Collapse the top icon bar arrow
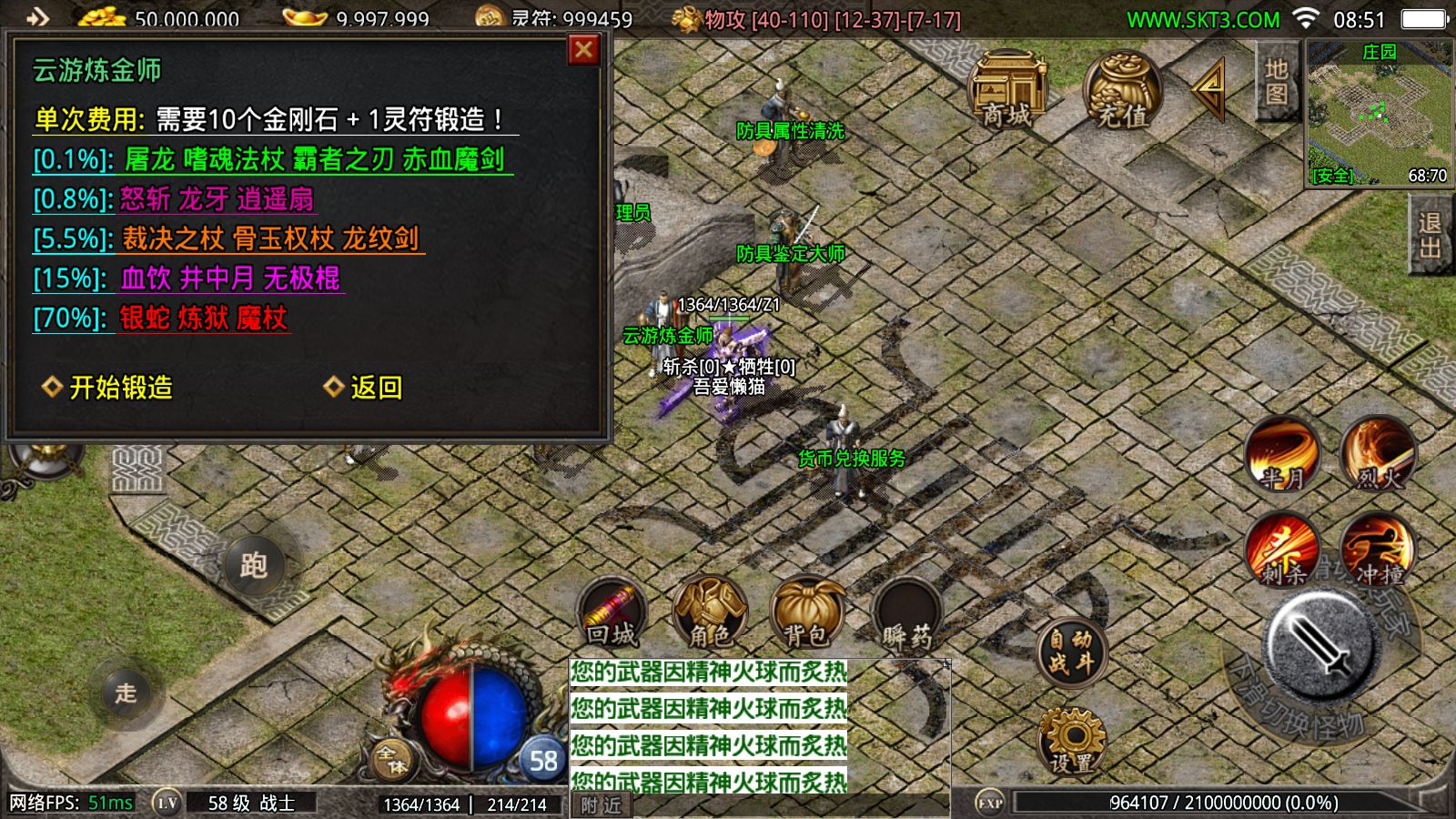The height and width of the screenshot is (819, 1456). click(1211, 88)
